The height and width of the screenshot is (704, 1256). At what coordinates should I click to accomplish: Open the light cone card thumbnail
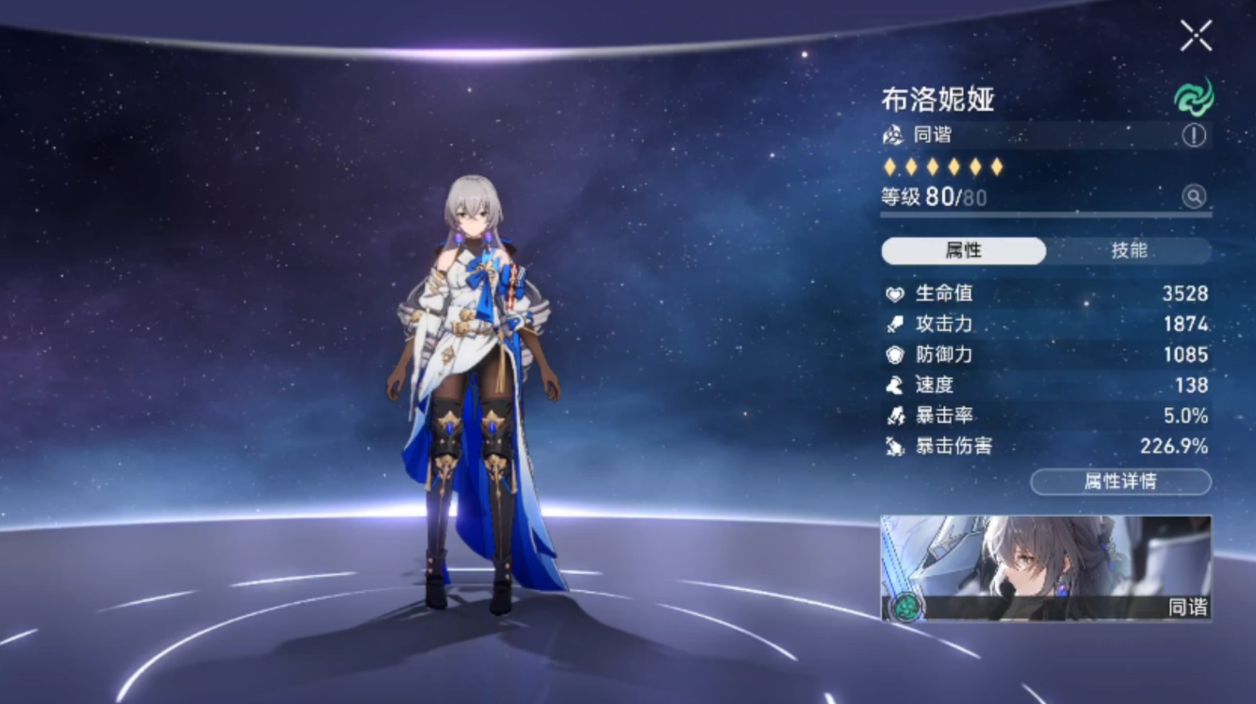pyautogui.click(x=1045, y=567)
